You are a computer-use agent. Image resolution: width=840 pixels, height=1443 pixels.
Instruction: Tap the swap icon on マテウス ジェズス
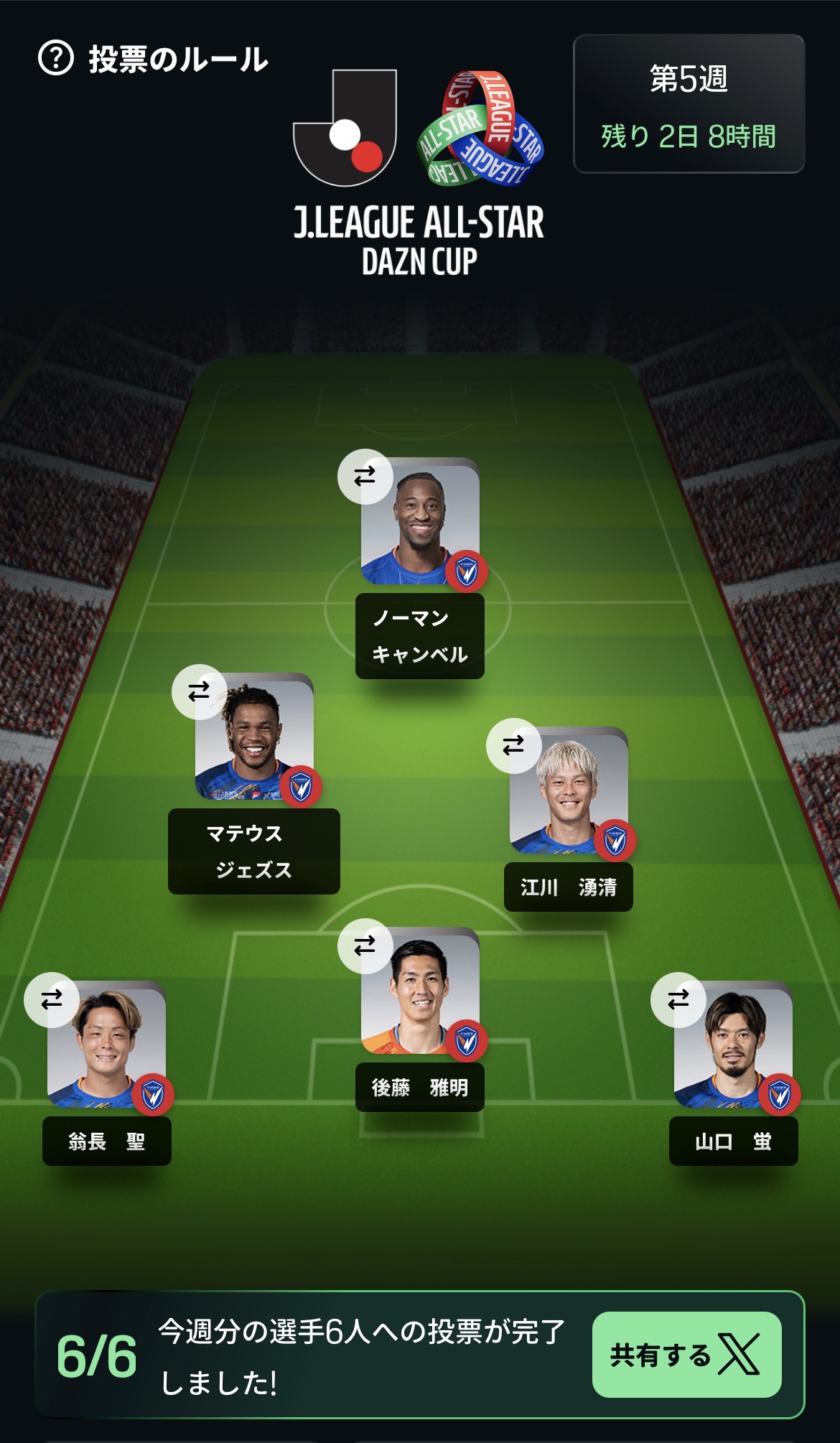click(199, 691)
